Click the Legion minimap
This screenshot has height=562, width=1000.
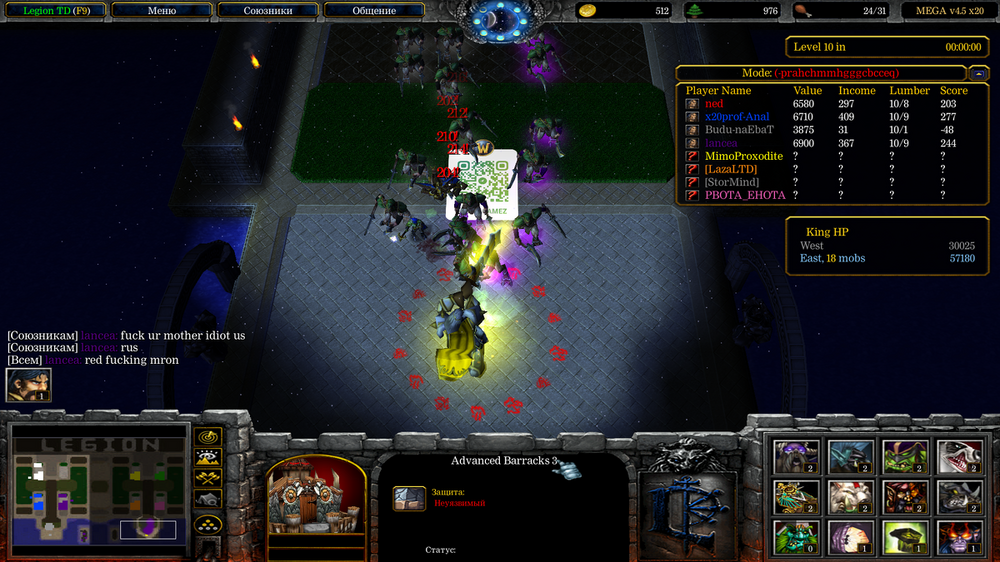pyautogui.click(x=99, y=489)
